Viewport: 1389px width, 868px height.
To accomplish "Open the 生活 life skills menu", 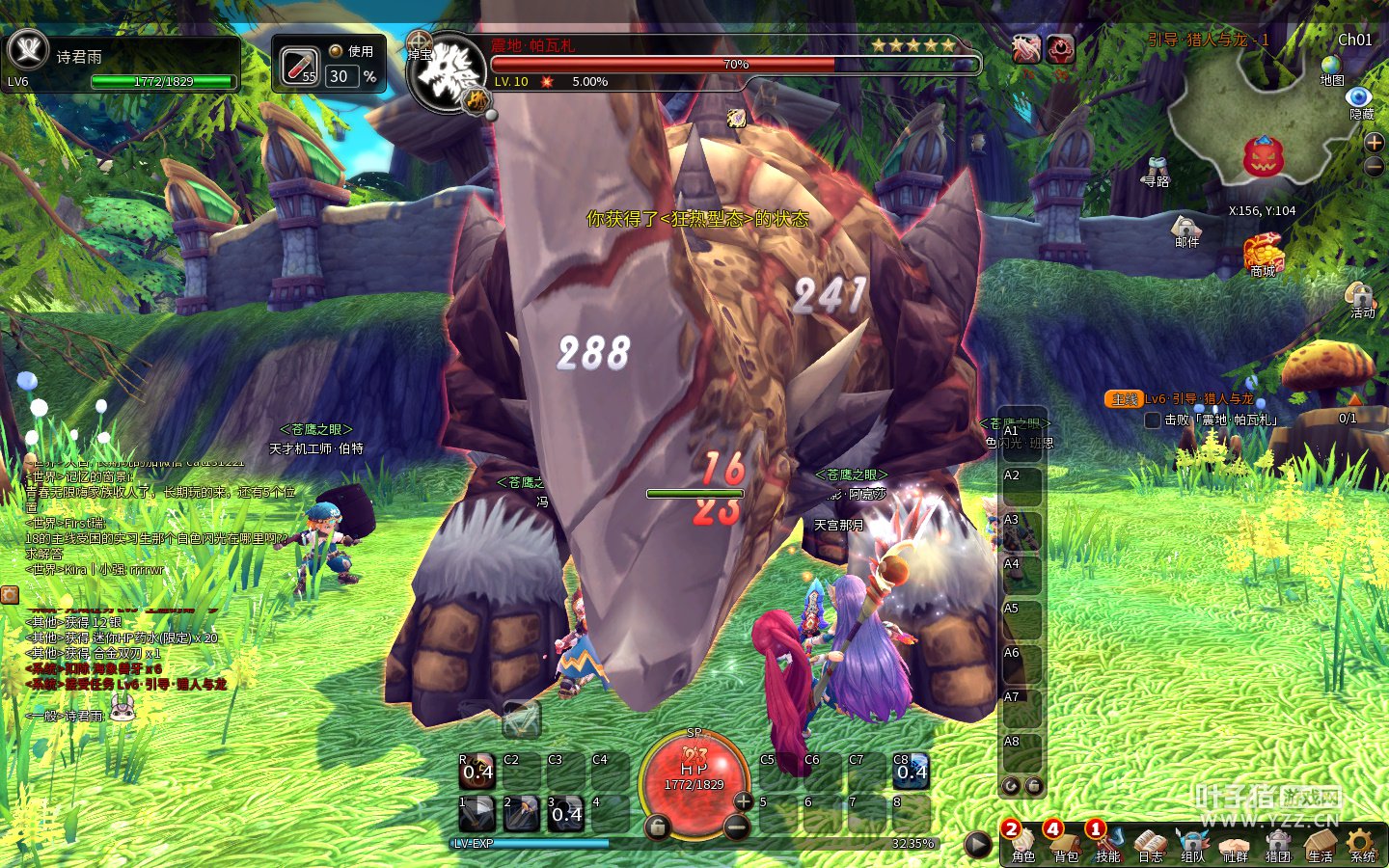I will click(x=1320, y=843).
